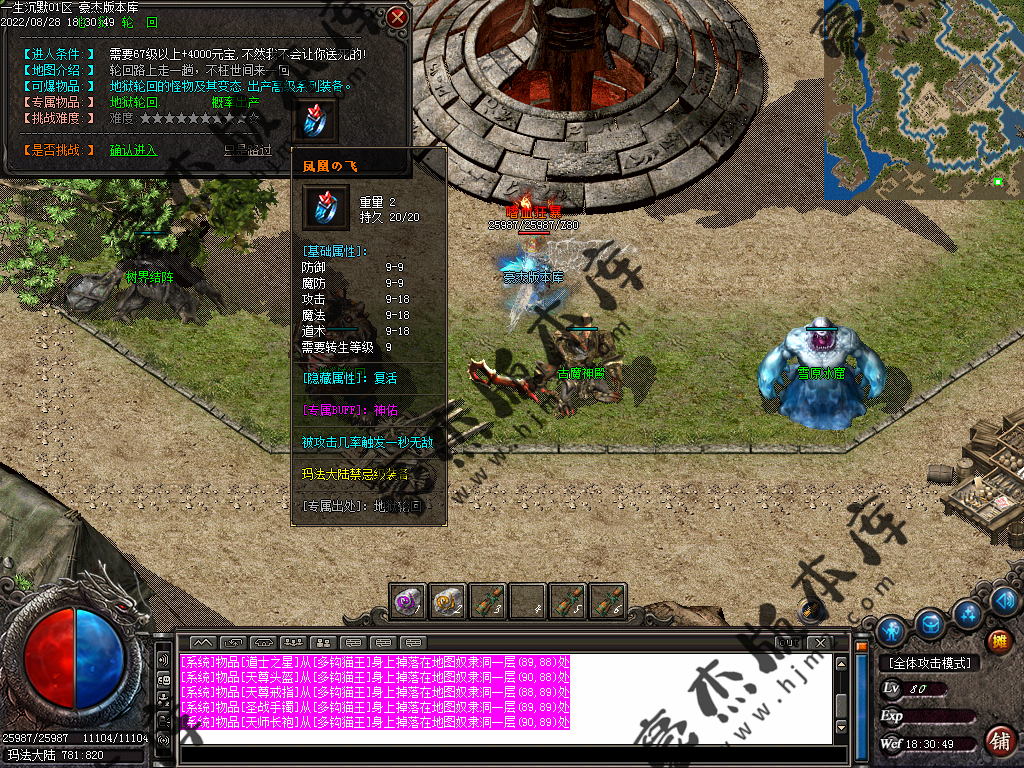Open the 铺 shop button
The image size is (1024, 768).
(x=998, y=740)
